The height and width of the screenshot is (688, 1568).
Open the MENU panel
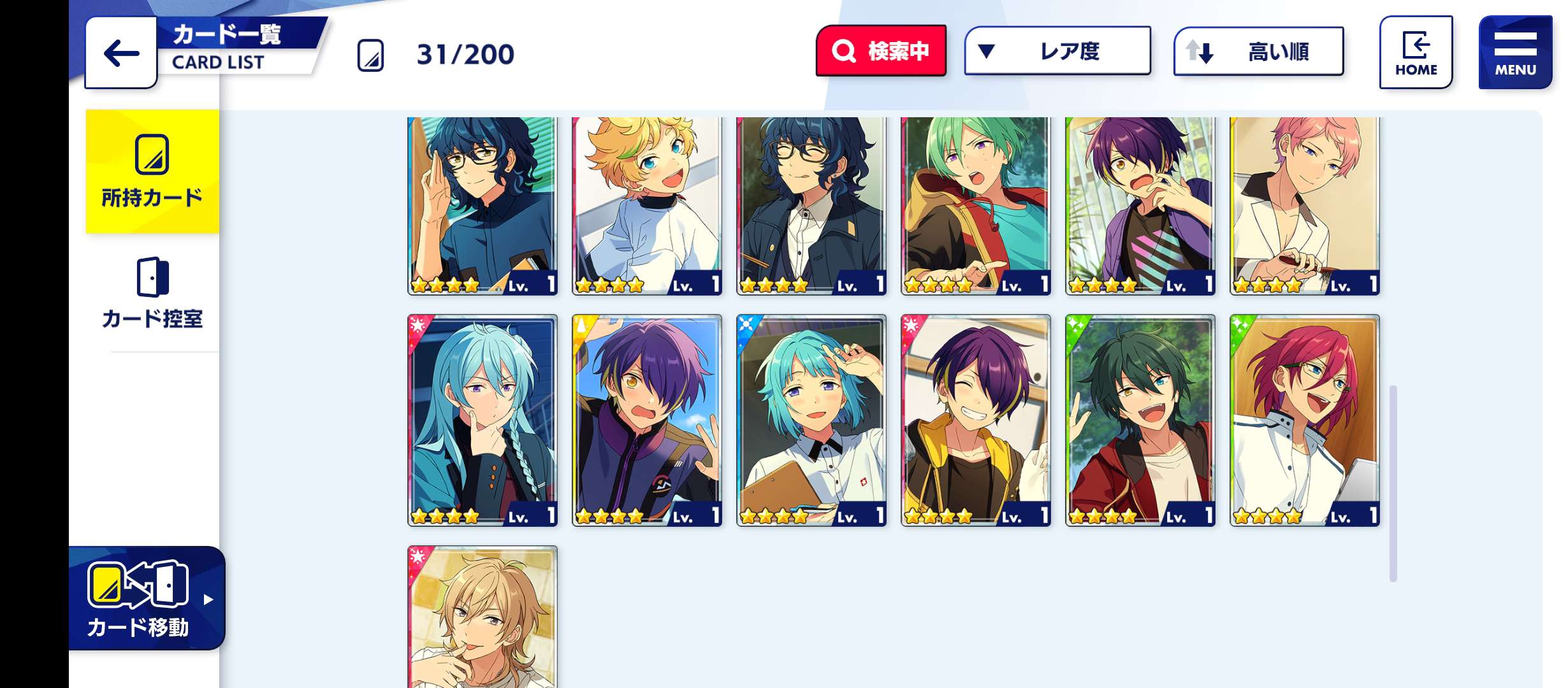1515,53
